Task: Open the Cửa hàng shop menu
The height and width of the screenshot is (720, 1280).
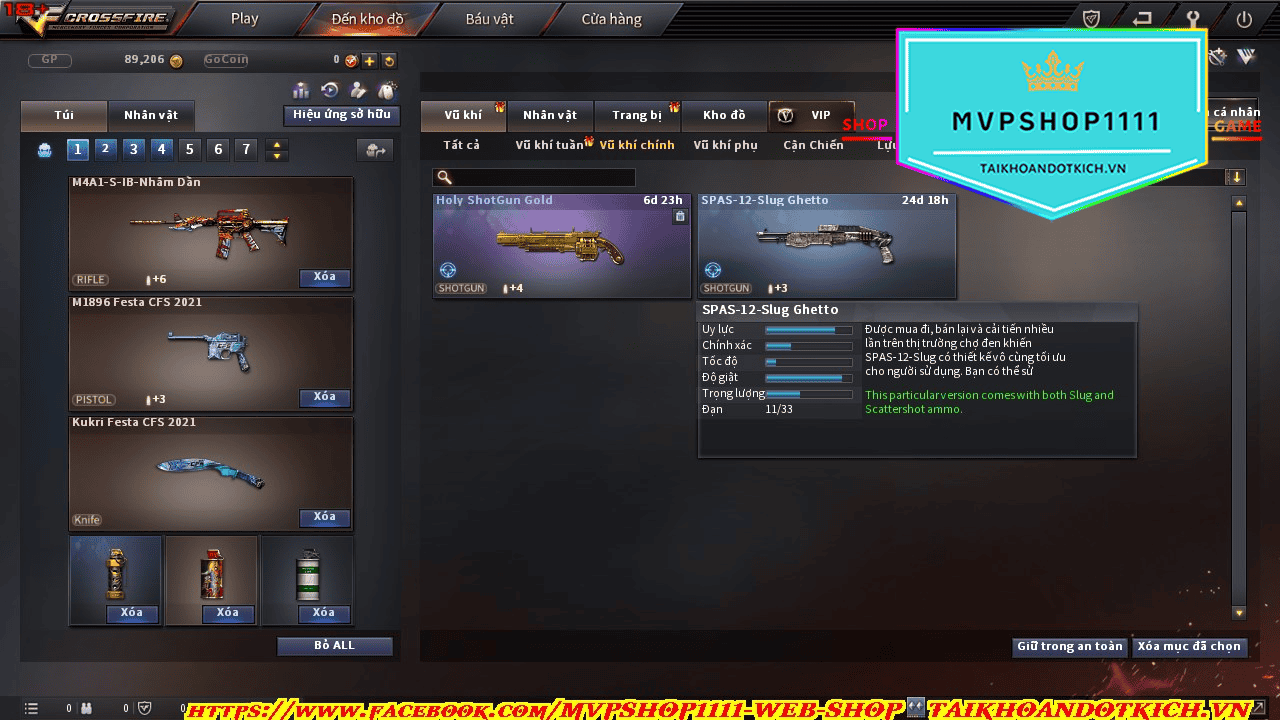Action: pos(611,19)
